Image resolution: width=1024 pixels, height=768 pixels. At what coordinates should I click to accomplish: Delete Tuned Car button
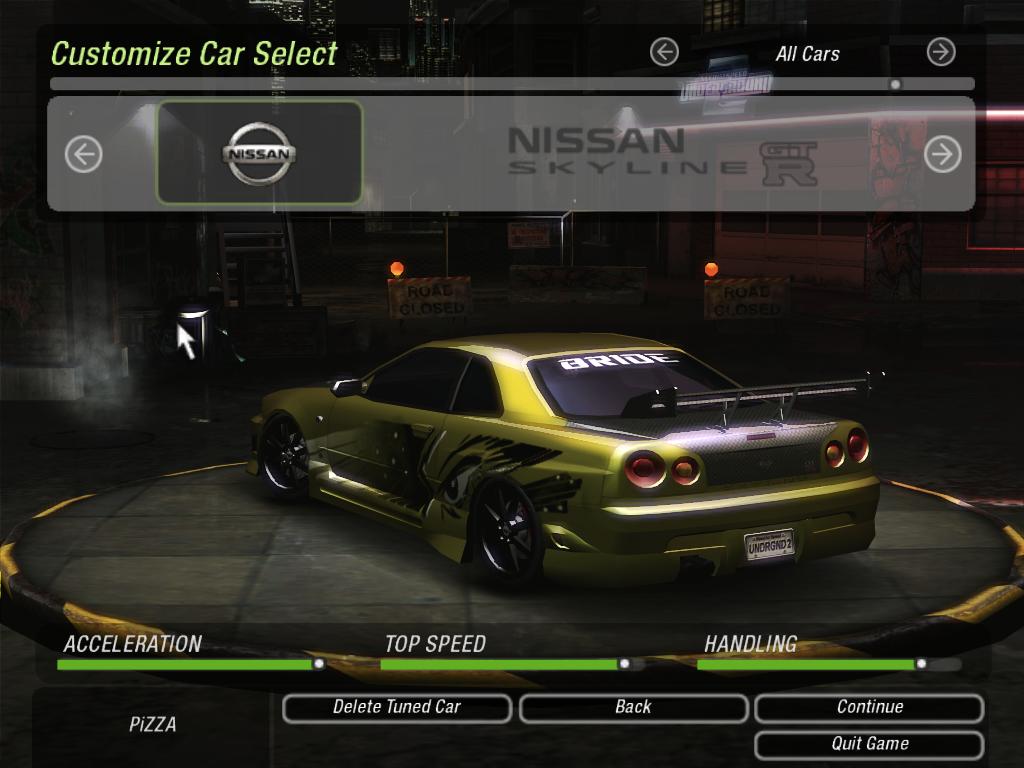[x=397, y=708]
